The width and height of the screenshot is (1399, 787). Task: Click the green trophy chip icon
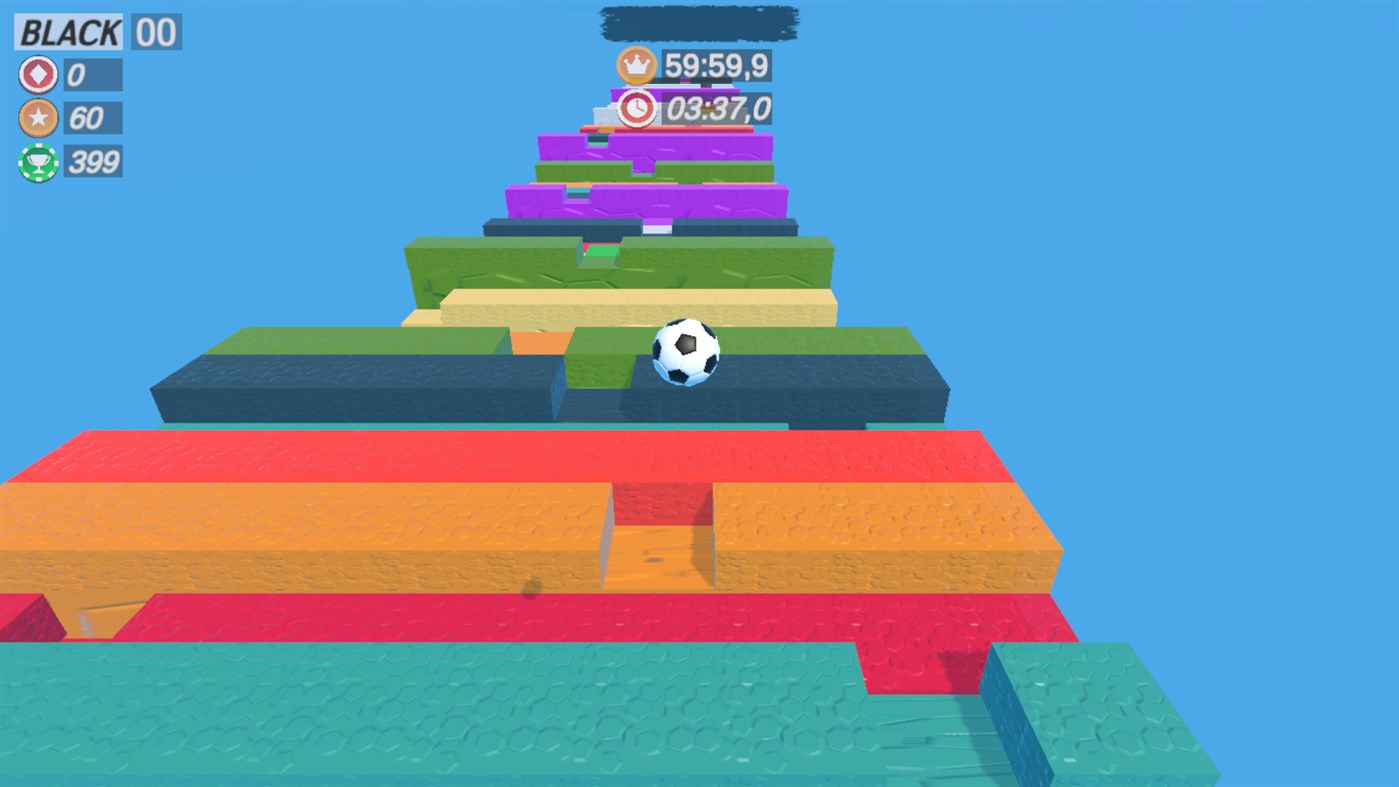click(x=36, y=162)
